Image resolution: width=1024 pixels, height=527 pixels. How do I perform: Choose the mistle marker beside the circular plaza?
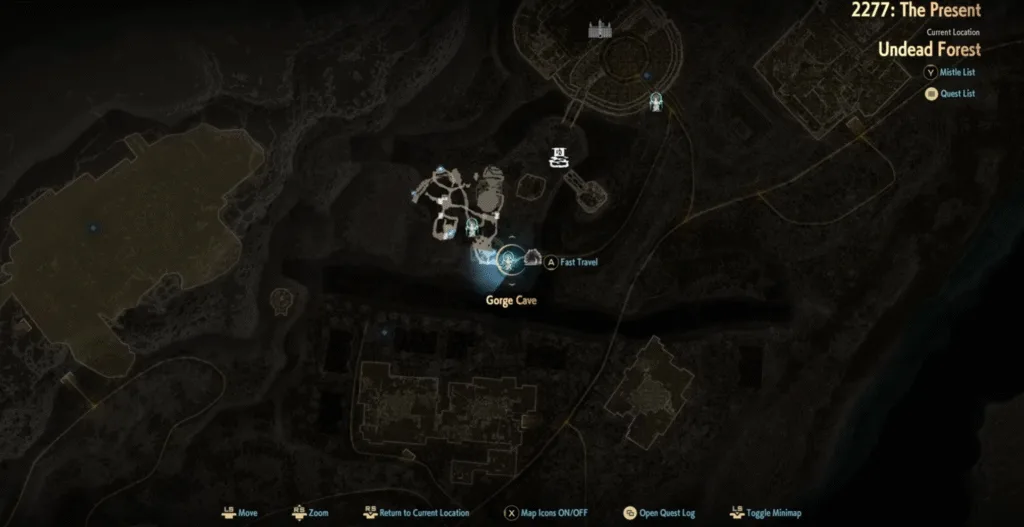(x=656, y=101)
